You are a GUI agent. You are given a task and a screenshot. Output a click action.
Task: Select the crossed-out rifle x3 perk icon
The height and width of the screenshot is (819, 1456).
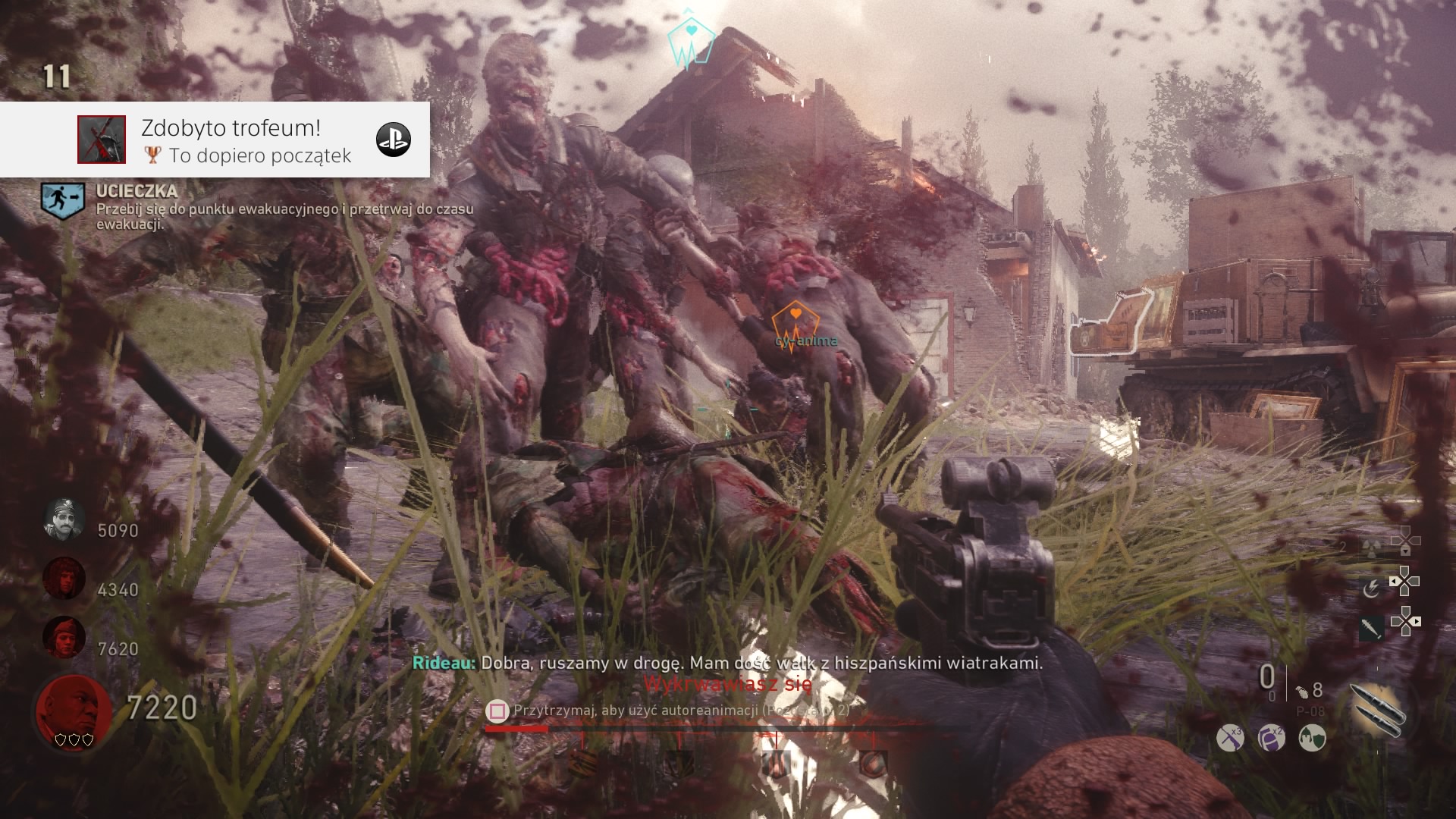1230,738
